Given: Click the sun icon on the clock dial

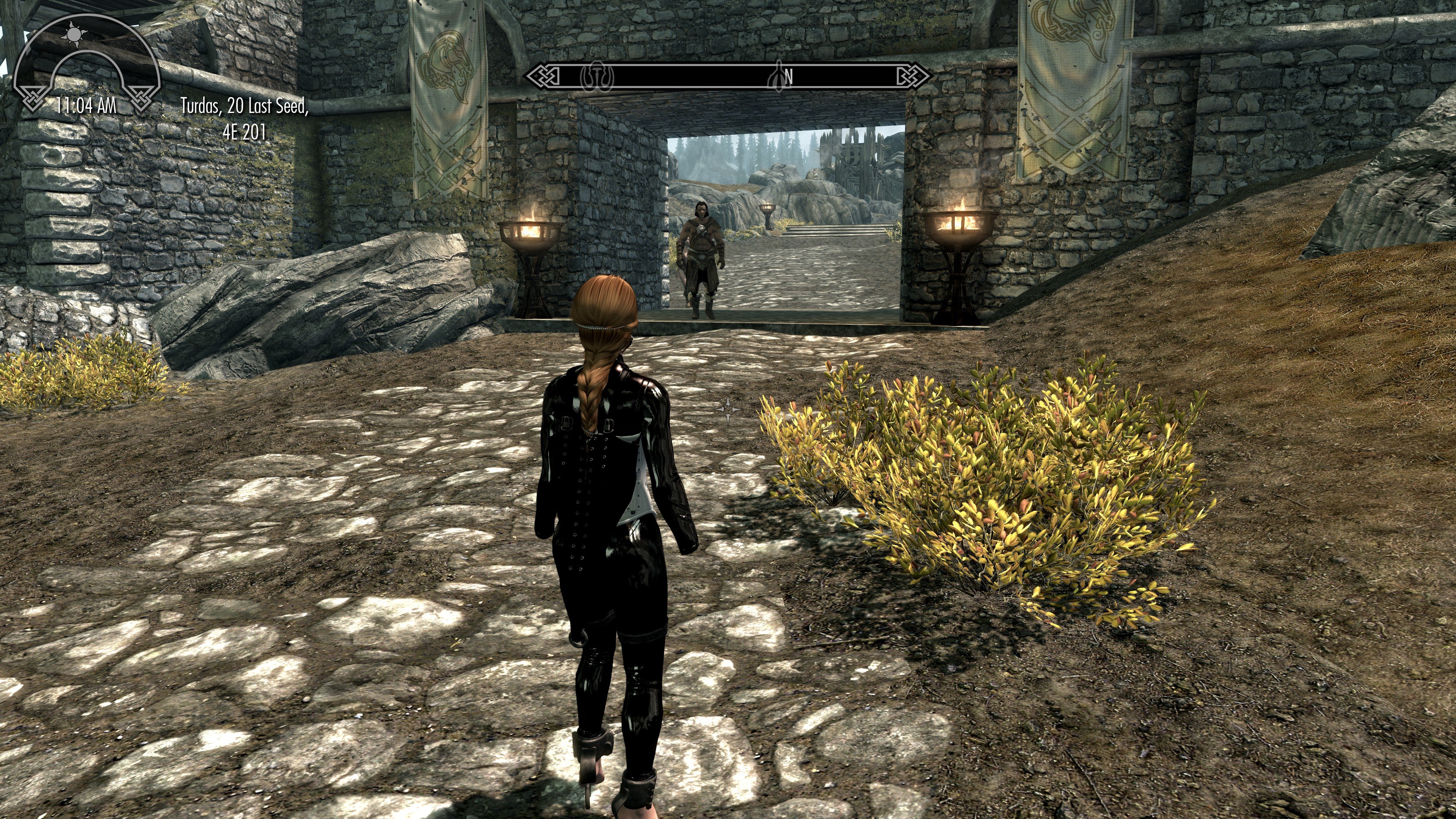Looking at the screenshot, I should [74, 35].
